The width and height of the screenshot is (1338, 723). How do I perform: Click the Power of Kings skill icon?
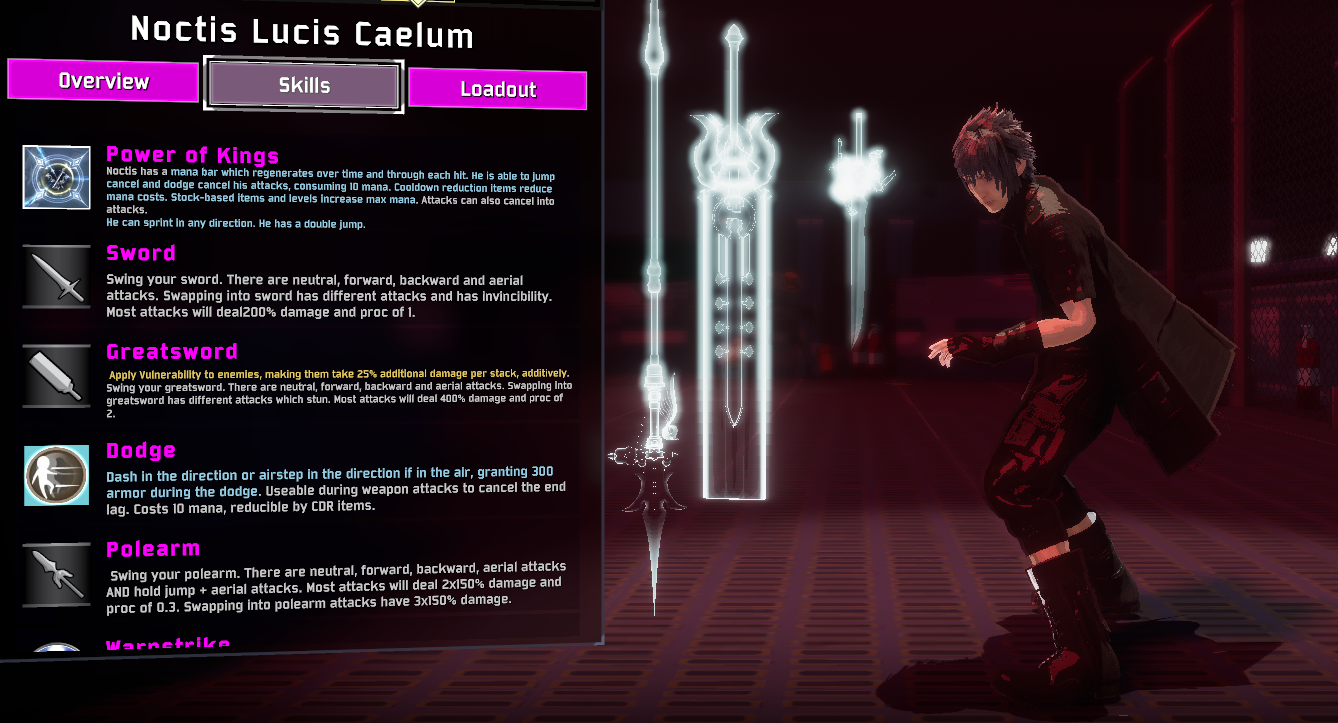pyautogui.click(x=57, y=177)
